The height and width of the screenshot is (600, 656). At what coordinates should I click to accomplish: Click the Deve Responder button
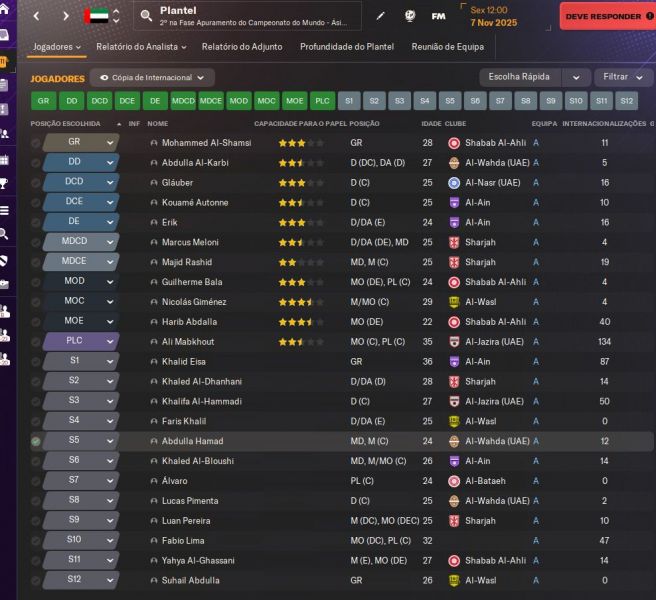point(606,16)
